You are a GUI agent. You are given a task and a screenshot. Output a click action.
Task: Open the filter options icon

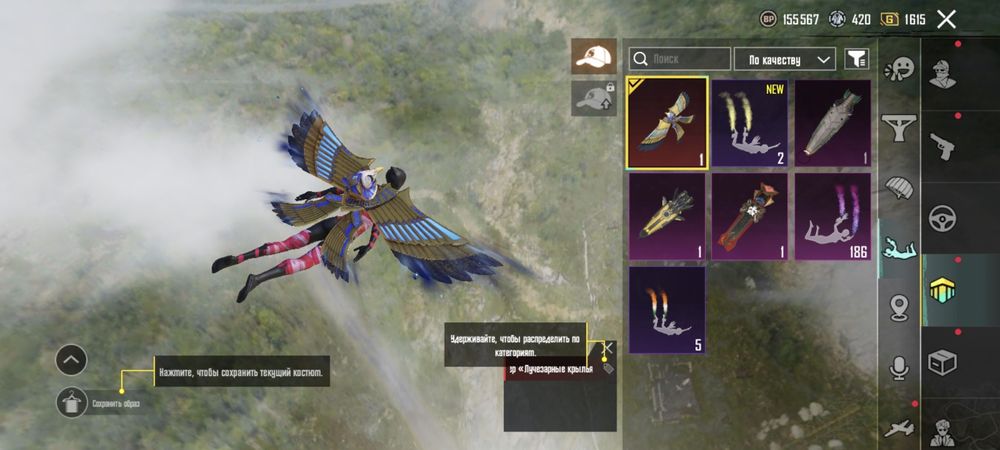pyautogui.click(x=856, y=59)
